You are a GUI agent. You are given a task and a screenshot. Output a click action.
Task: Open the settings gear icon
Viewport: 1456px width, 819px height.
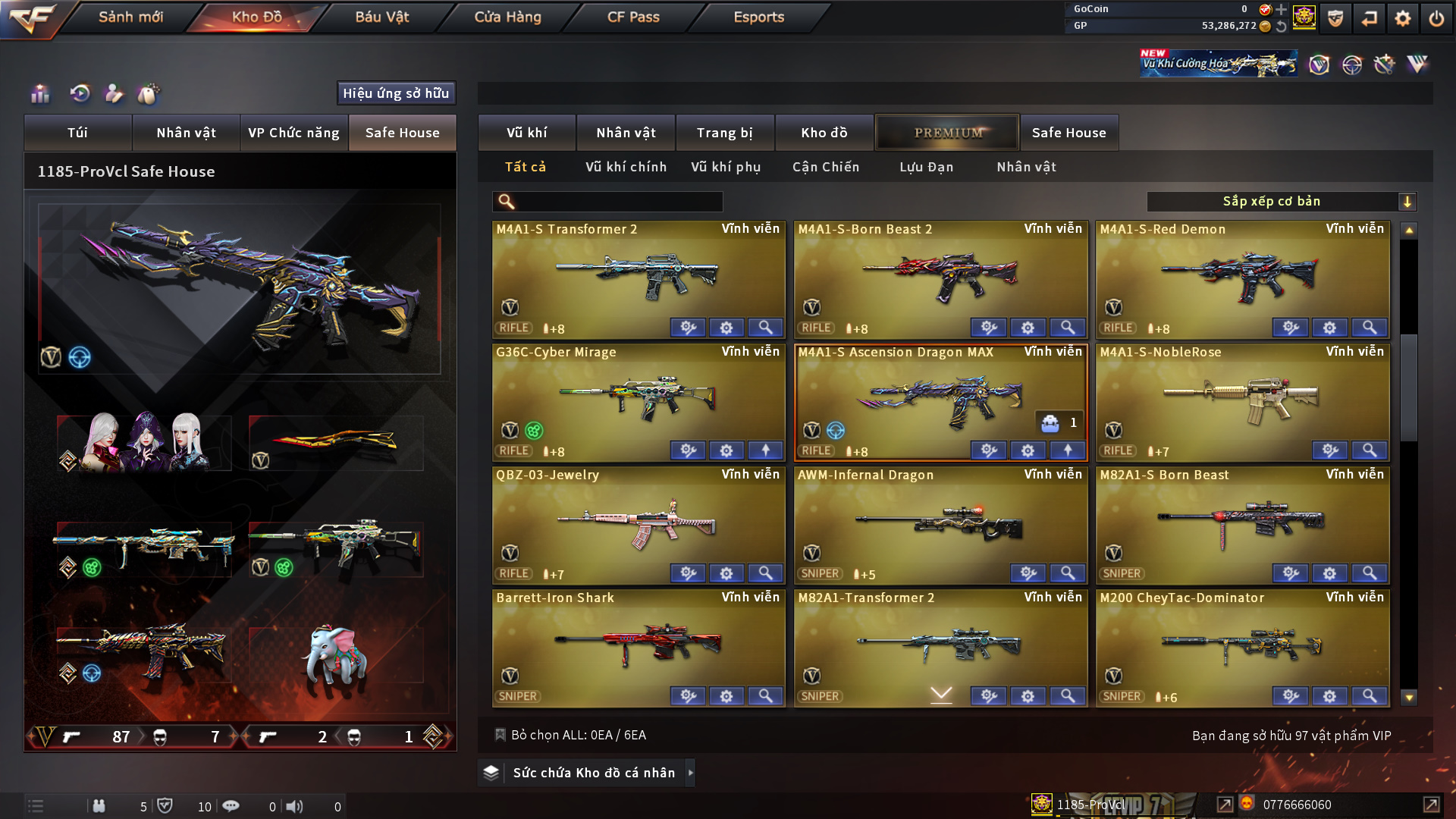tap(1402, 18)
